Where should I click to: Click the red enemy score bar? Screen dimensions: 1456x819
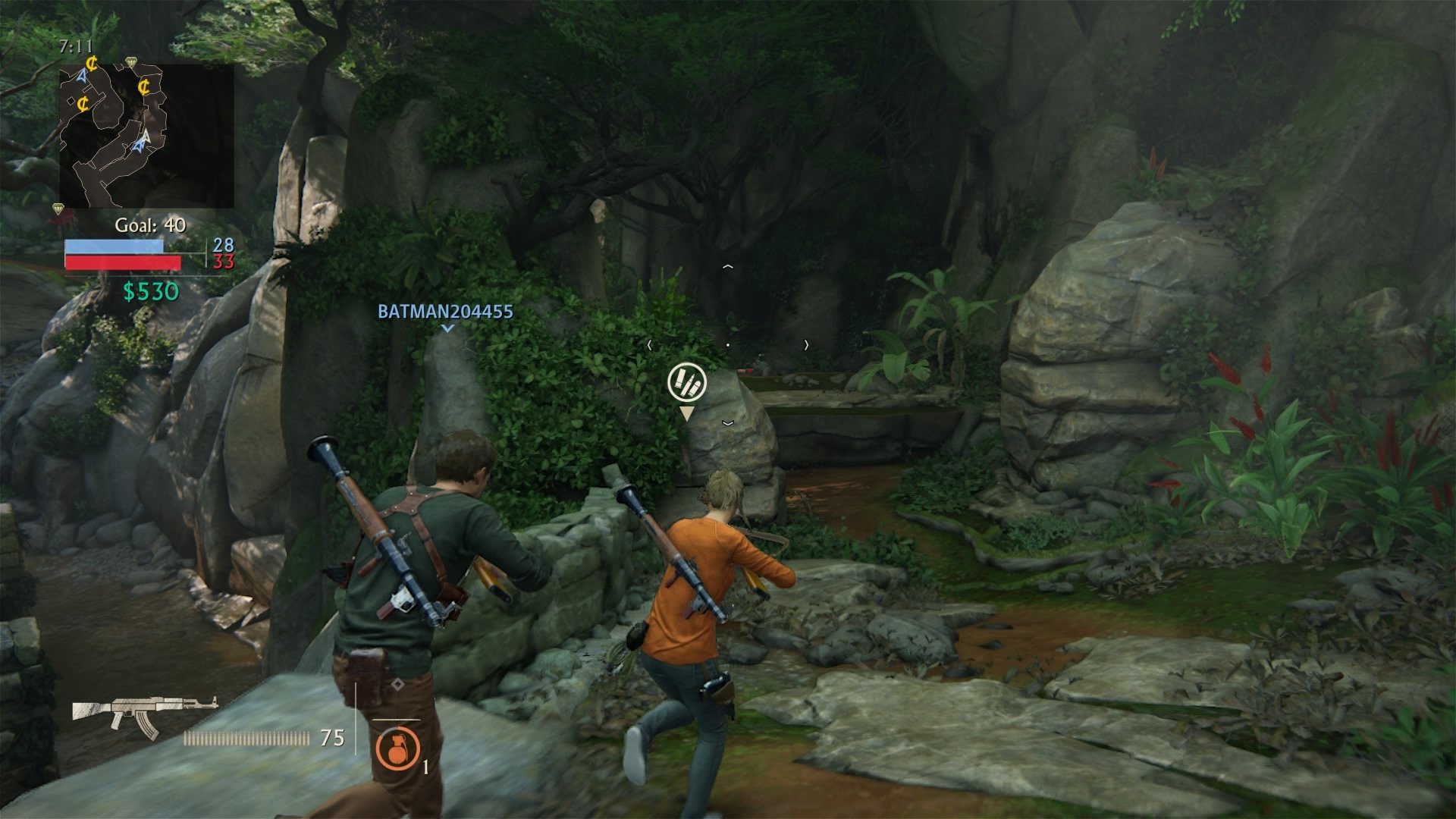click(x=124, y=261)
